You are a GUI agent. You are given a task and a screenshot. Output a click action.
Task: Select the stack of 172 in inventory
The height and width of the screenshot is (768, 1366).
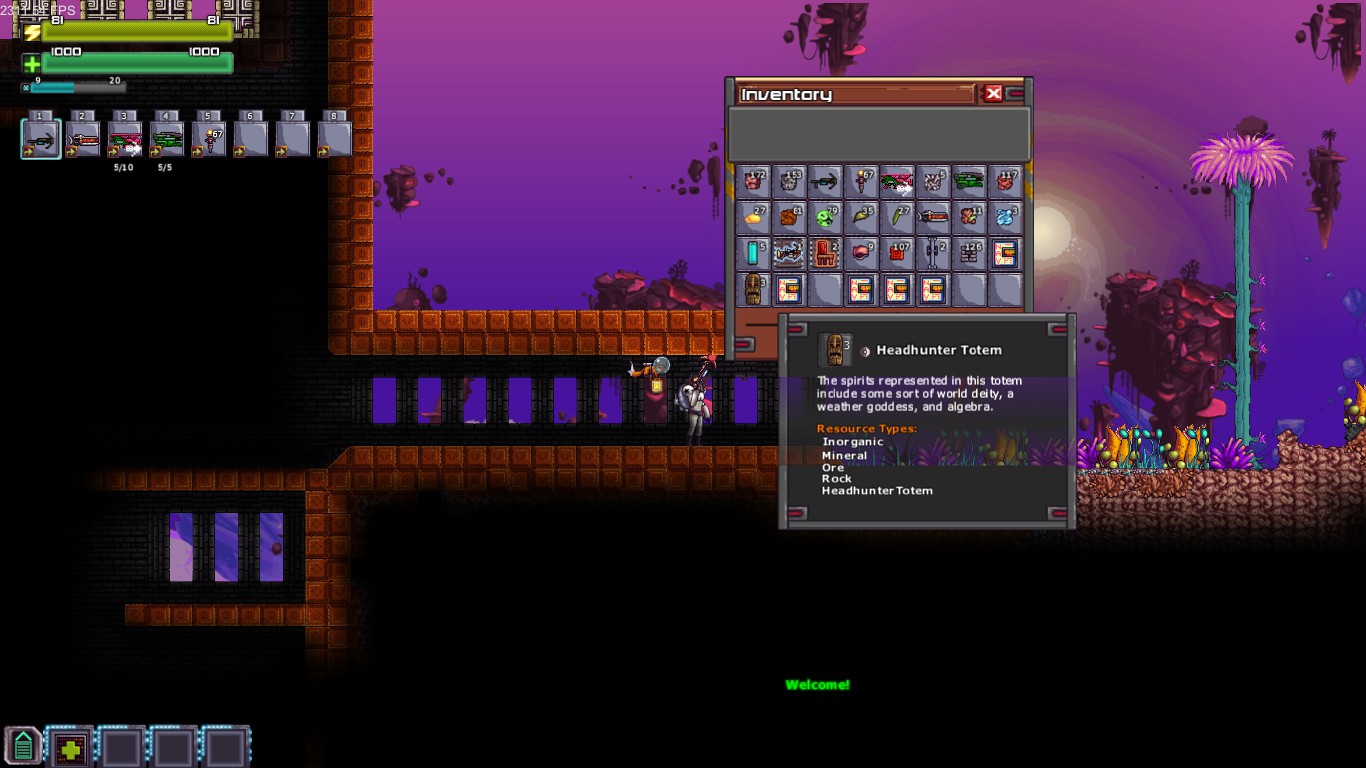753,182
